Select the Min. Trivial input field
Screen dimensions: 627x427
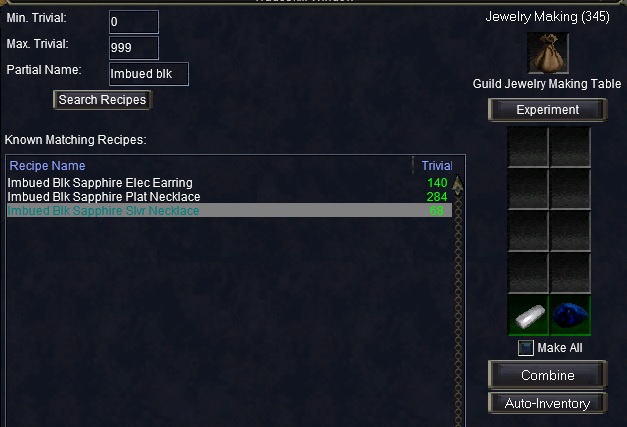click(x=133, y=22)
